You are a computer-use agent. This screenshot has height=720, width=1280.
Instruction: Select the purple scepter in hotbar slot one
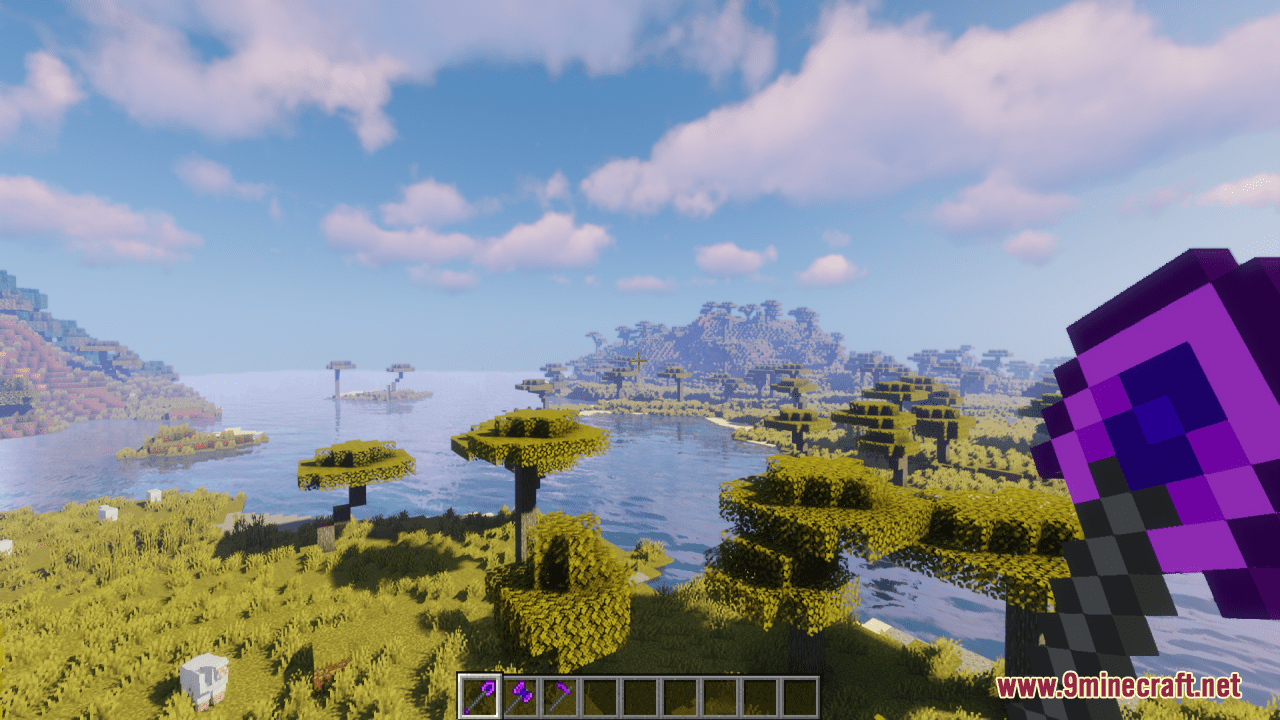[481, 695]
